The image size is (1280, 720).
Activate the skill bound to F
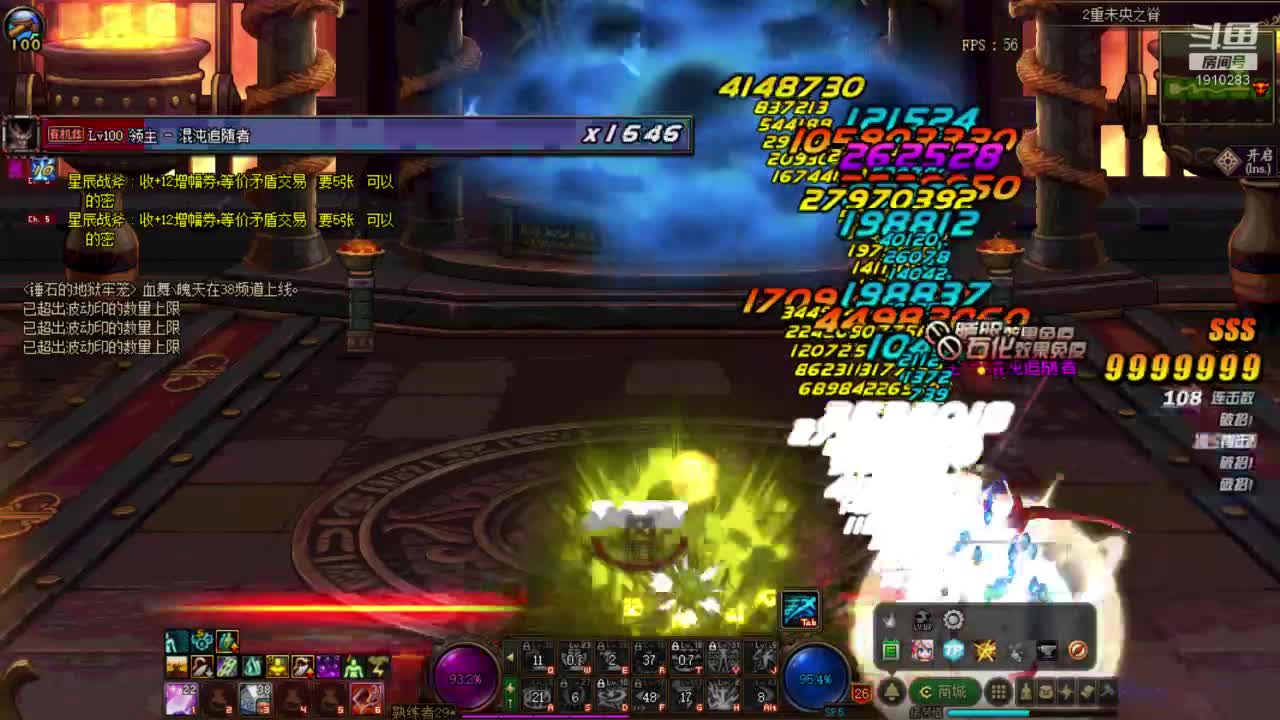650,695
